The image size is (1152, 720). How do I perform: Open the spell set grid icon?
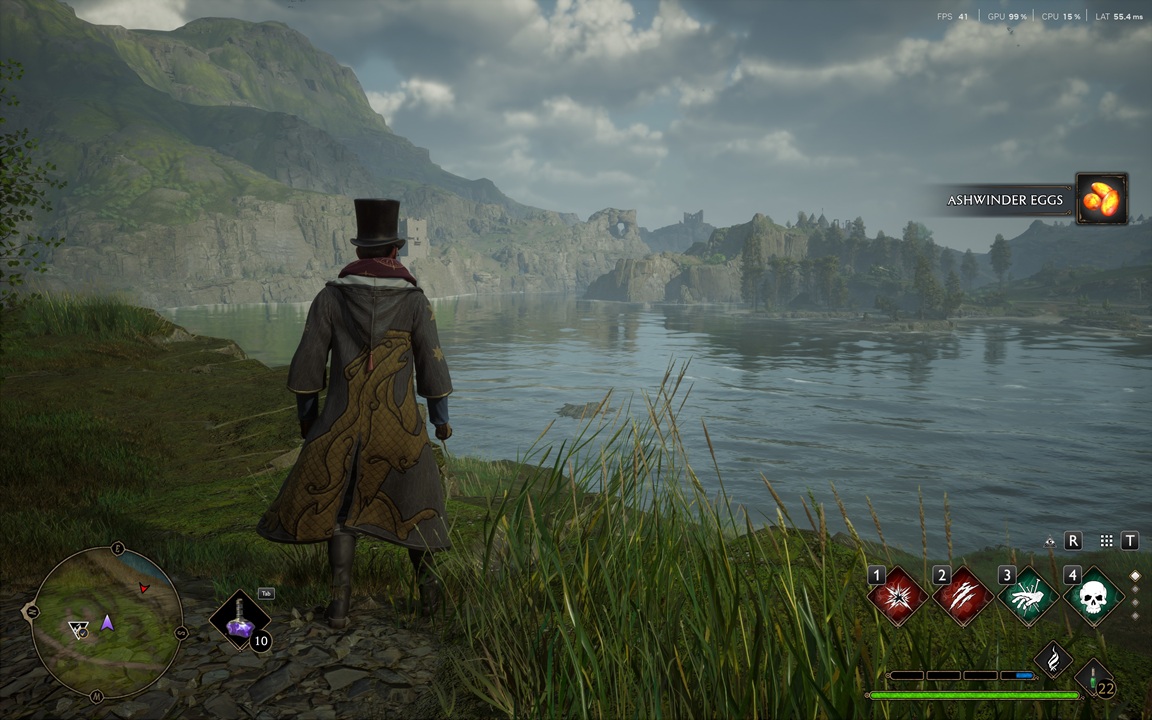click(1106, 541)
